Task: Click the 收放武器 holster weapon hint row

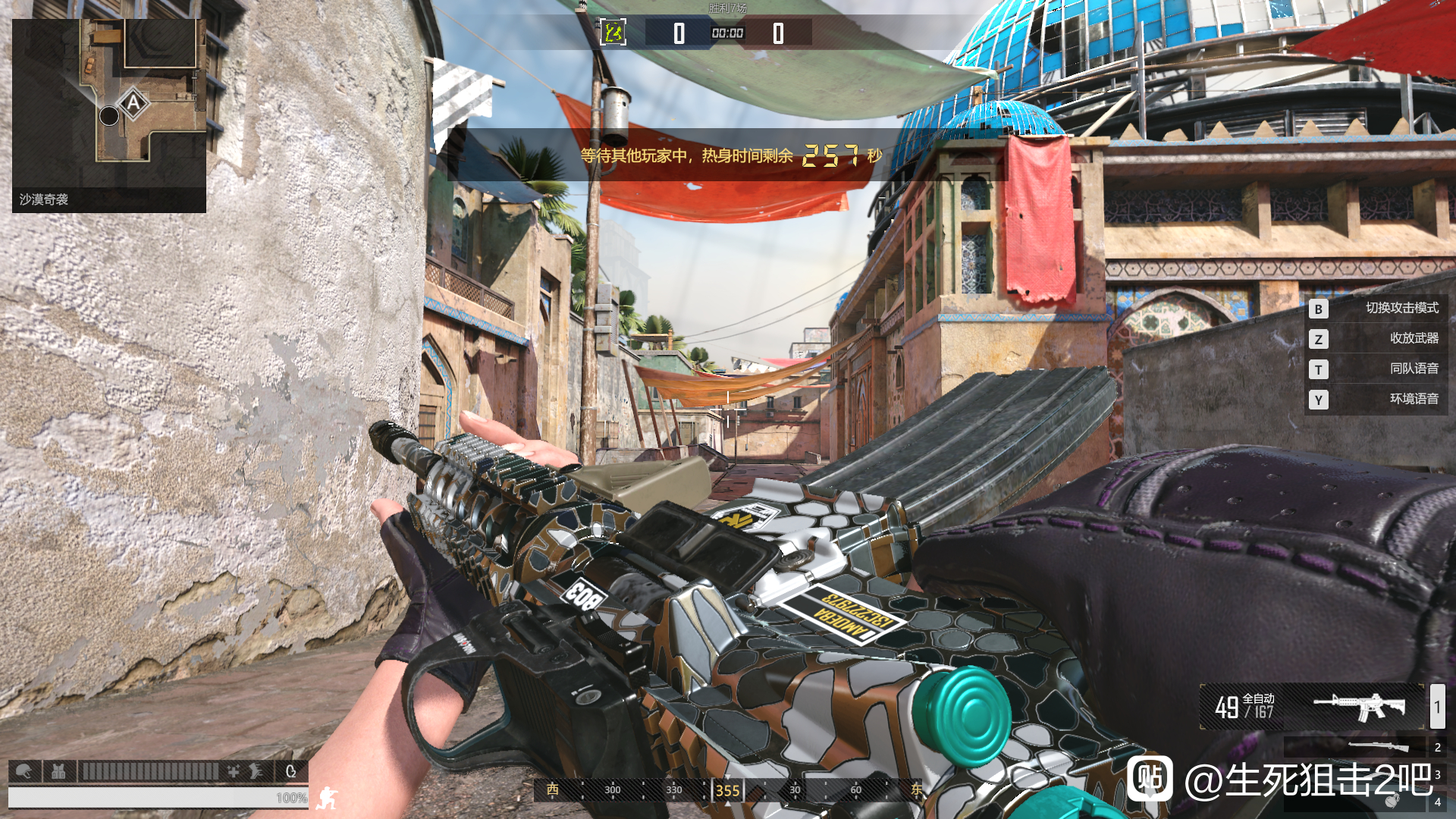Action: pos(1376,338)
